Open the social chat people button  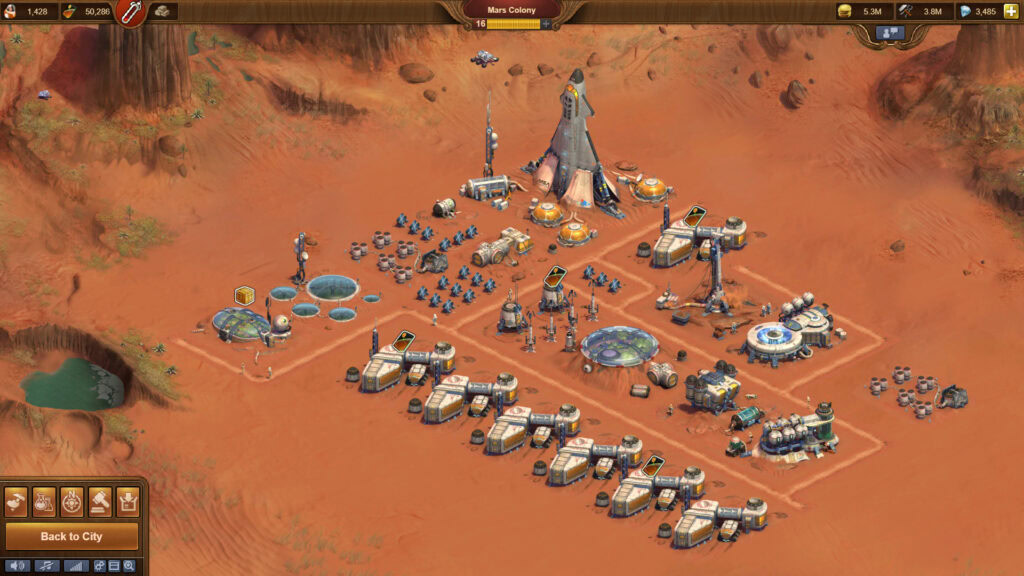[x=889, y=33]
